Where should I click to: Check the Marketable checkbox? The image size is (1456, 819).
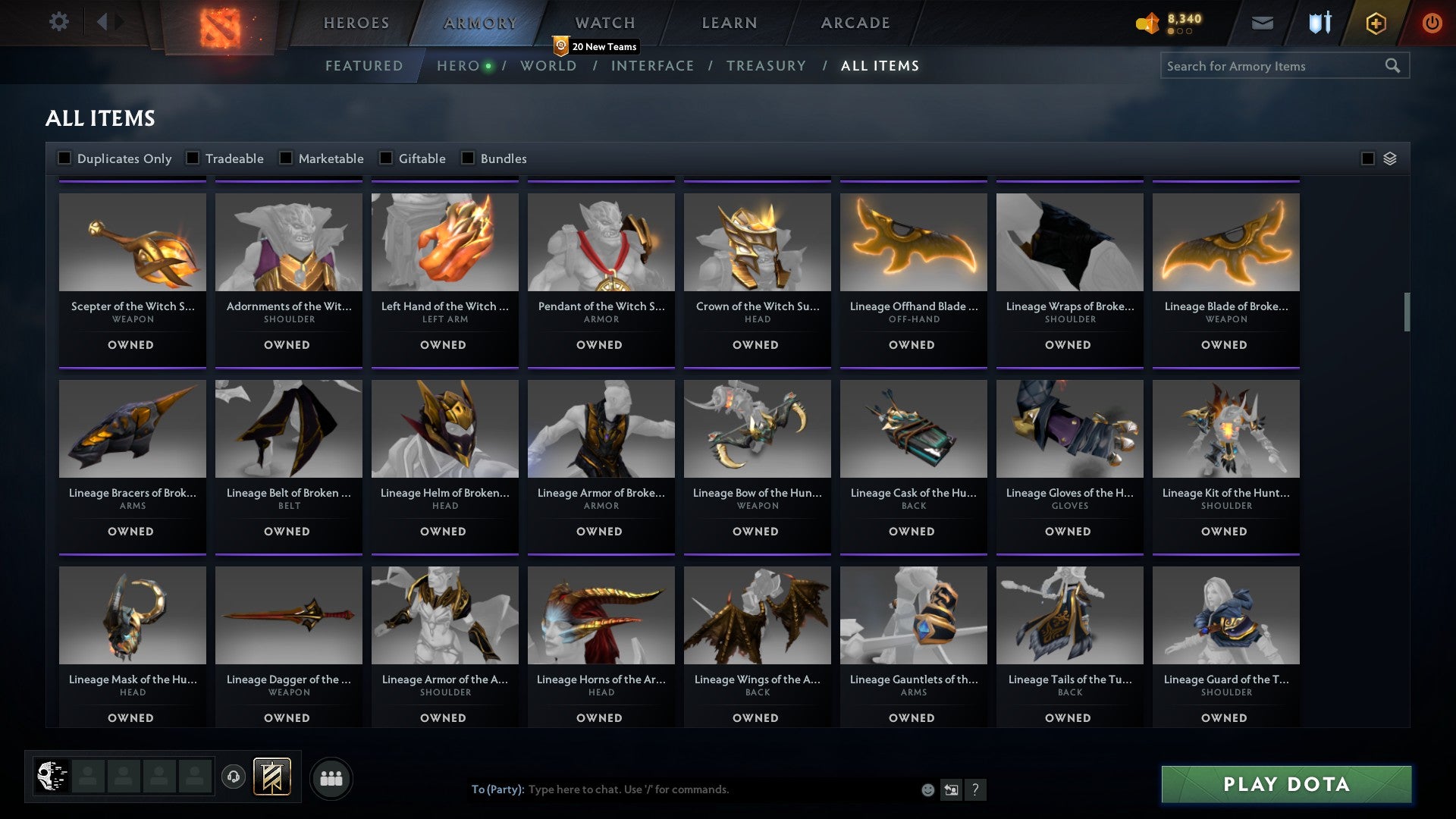pos(286,158)
